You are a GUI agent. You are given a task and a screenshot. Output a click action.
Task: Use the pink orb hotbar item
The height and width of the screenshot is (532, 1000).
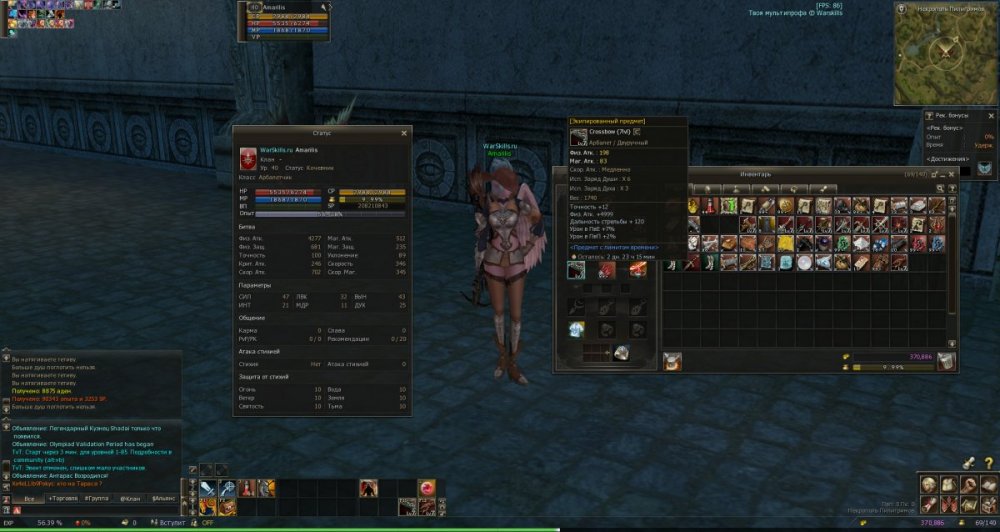click(x=427, y=488)
